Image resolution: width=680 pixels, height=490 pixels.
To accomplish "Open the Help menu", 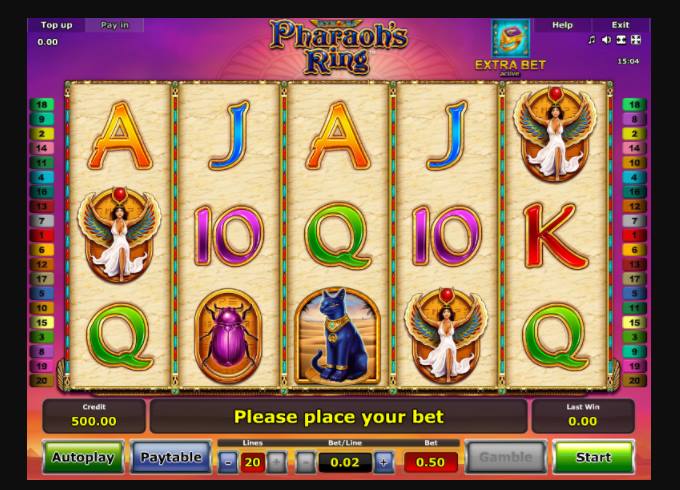I will point(563,25).
